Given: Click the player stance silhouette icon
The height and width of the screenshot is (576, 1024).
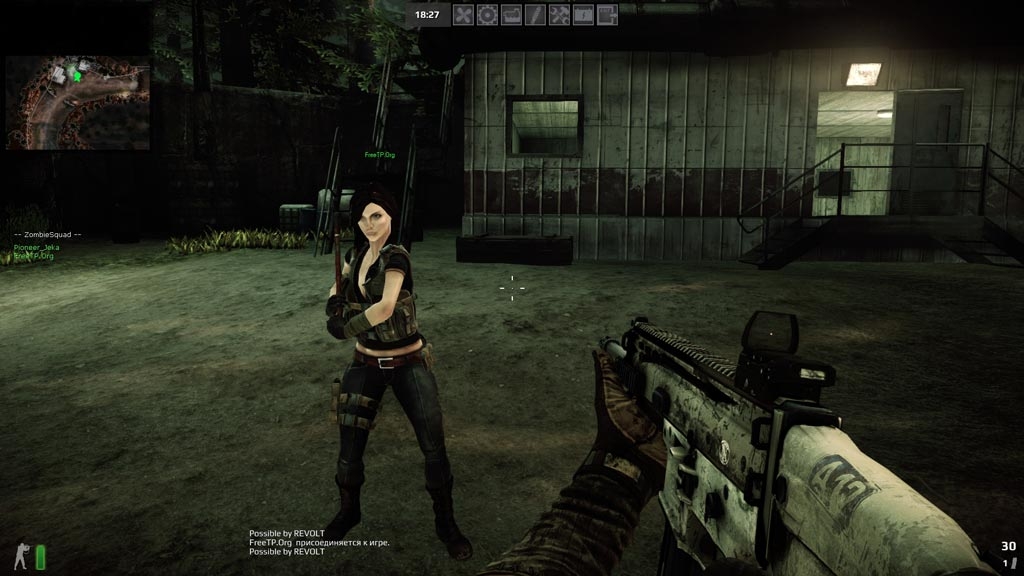Looking at the screenshot, I should pos(21,556).
